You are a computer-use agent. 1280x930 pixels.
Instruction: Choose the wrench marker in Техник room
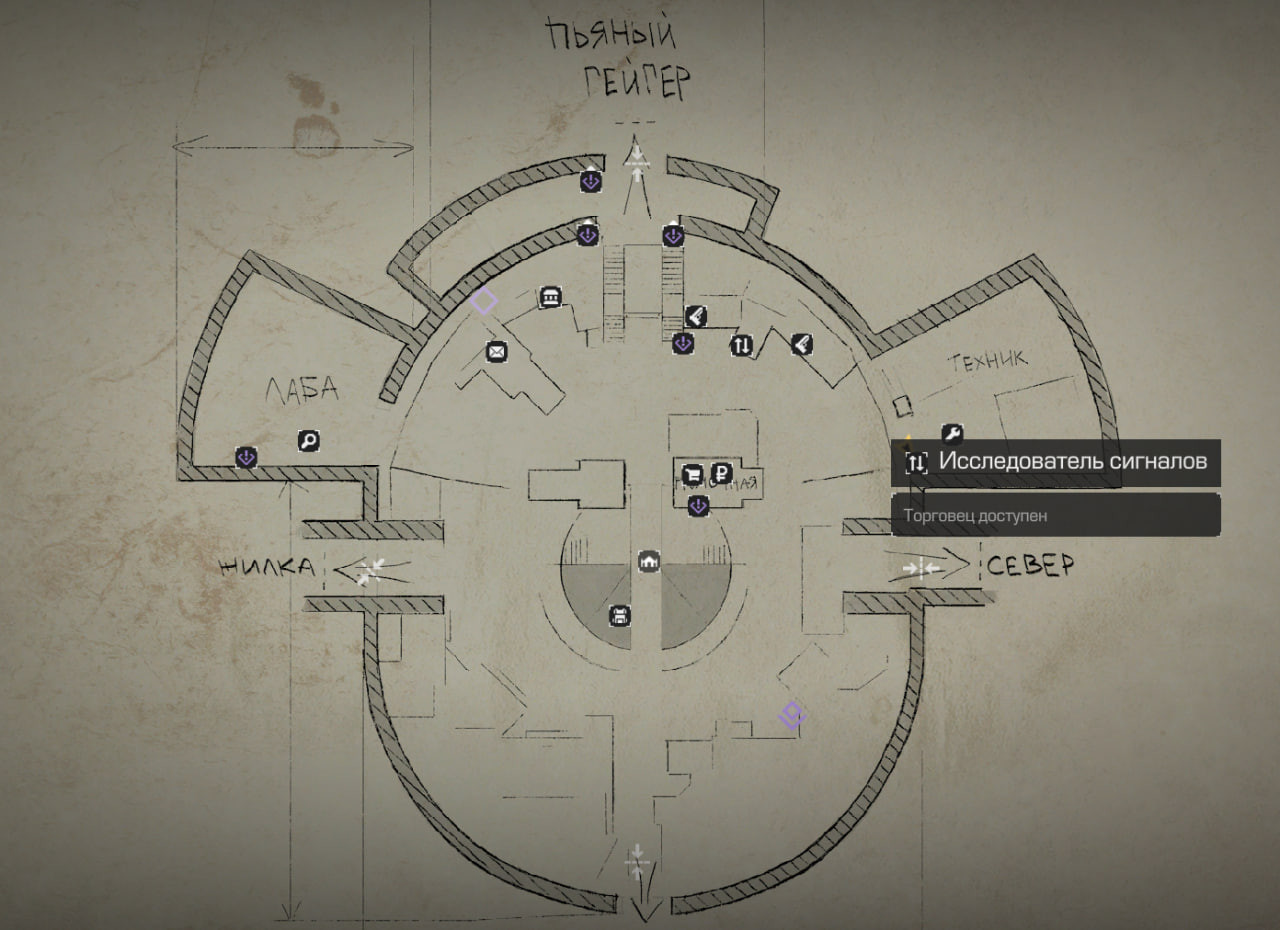[x=952, y=434]
